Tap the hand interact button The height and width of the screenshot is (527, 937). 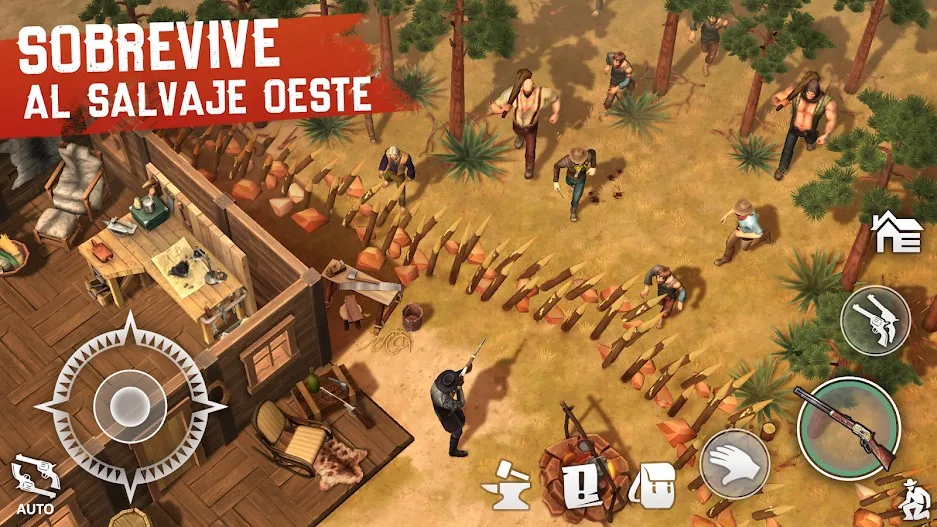[735, 463]
